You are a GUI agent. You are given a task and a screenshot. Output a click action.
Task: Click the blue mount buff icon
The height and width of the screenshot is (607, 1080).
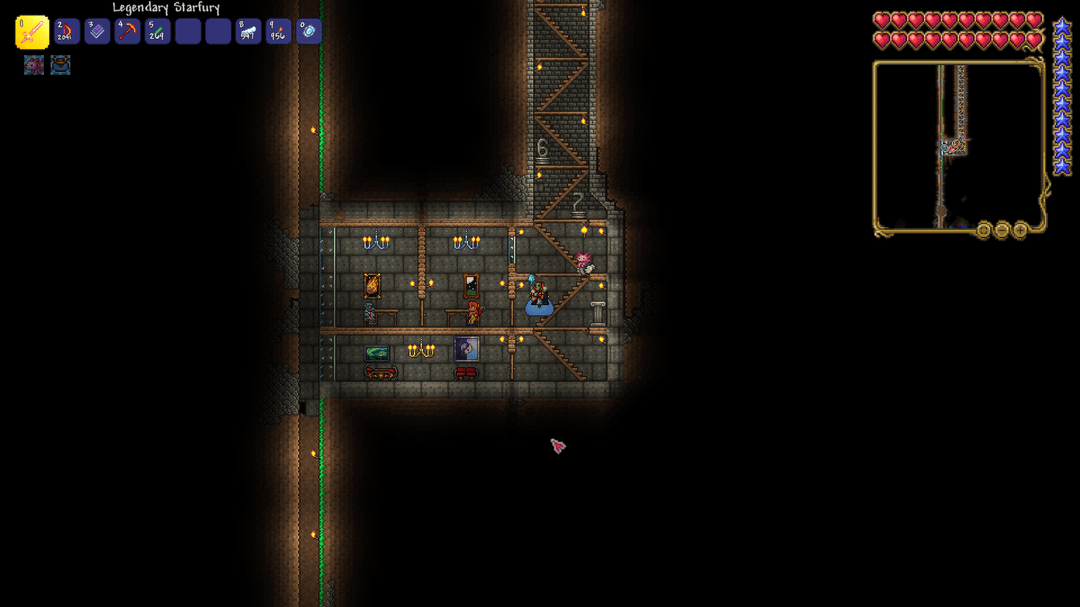(x=60, y=65)
